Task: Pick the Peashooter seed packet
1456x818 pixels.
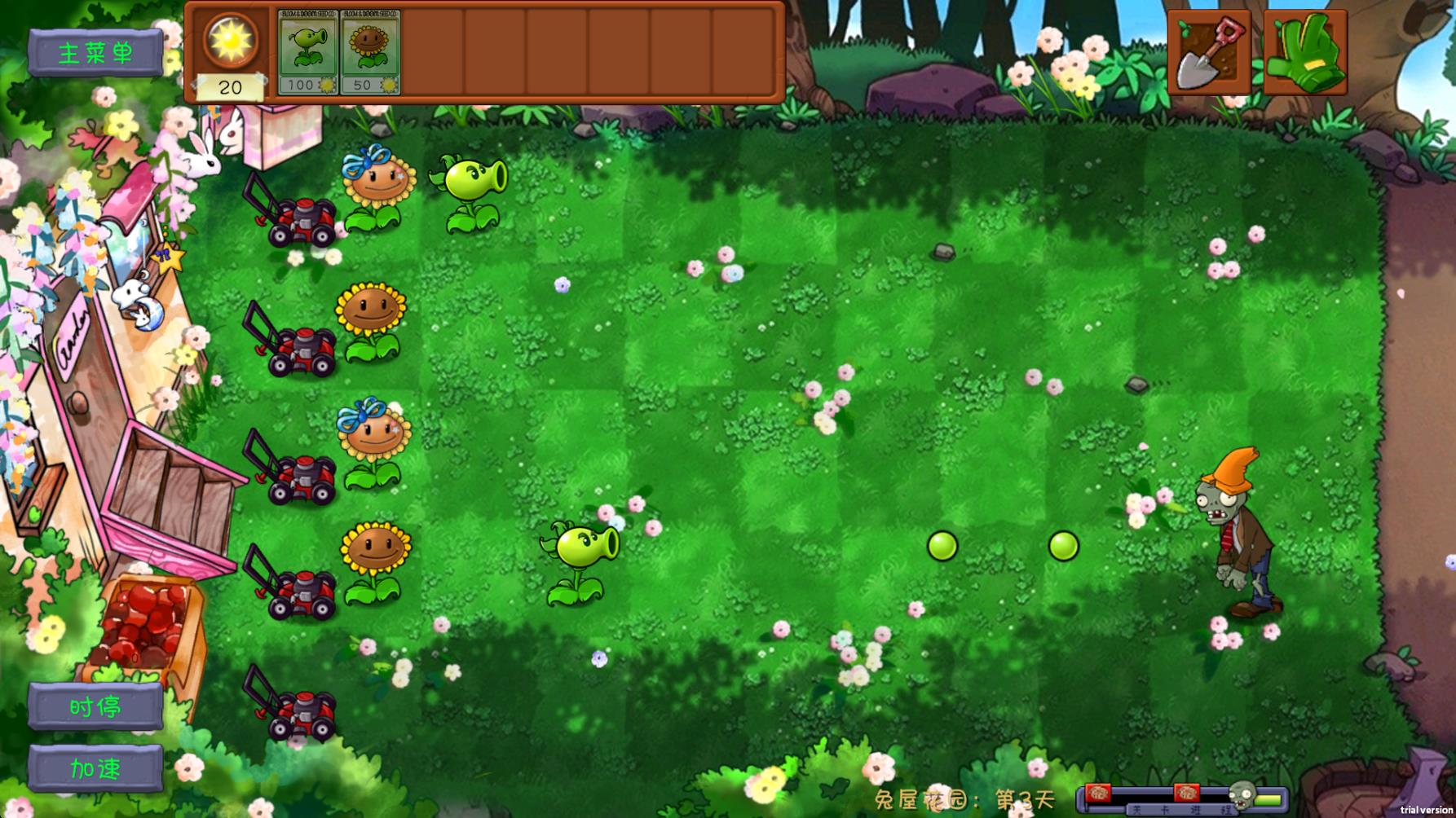Action: (x=306, y=51)
